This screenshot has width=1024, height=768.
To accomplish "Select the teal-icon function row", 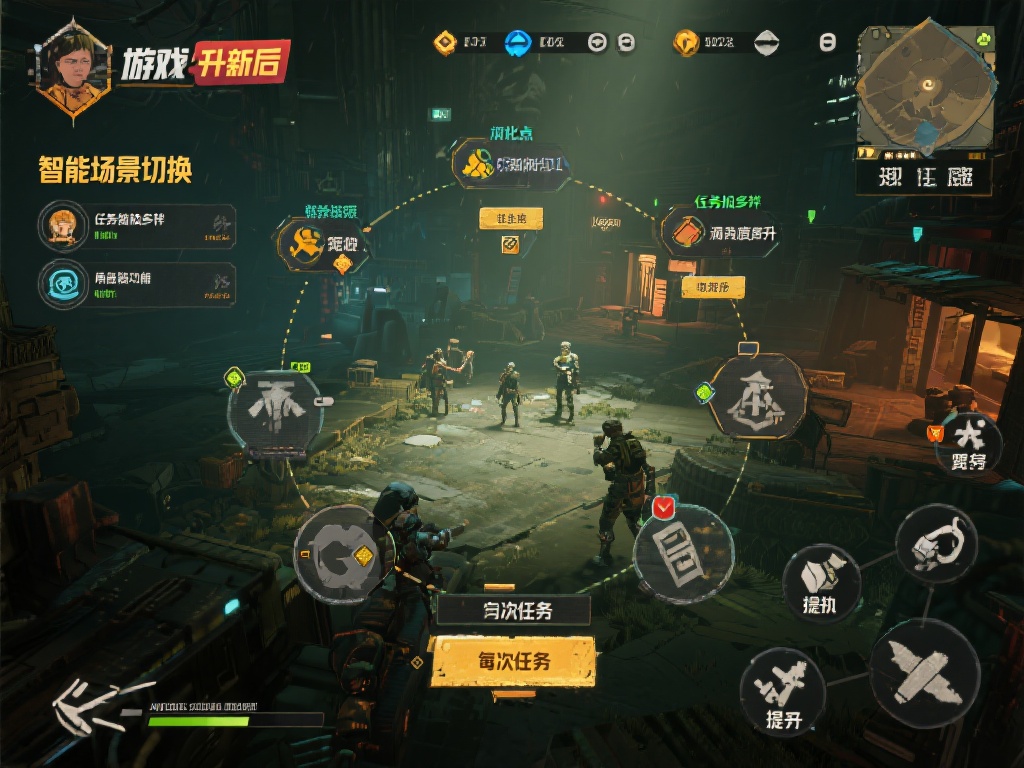I will pos(137,284).
